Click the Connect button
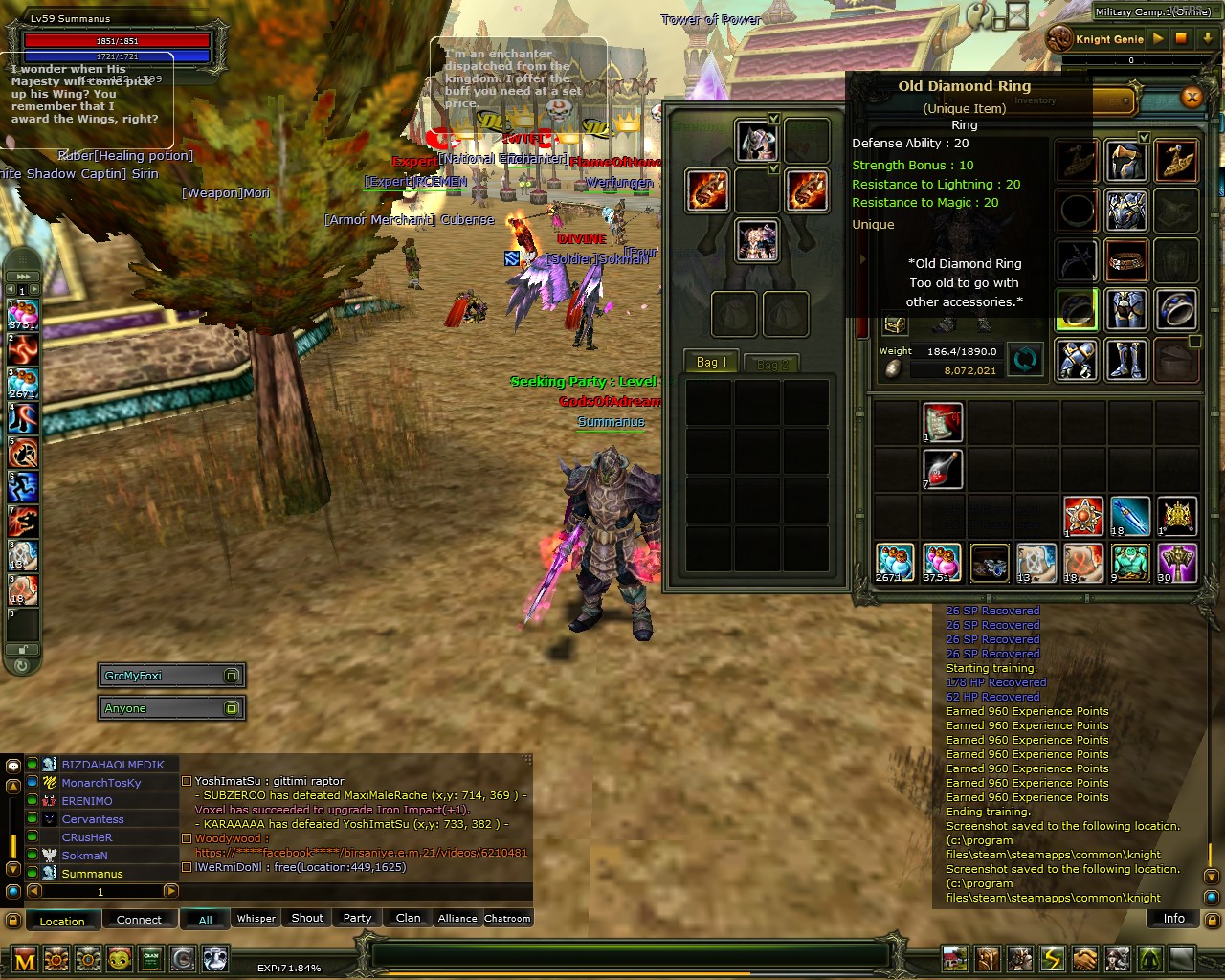 pyautogui.click(x=139, y=920)
